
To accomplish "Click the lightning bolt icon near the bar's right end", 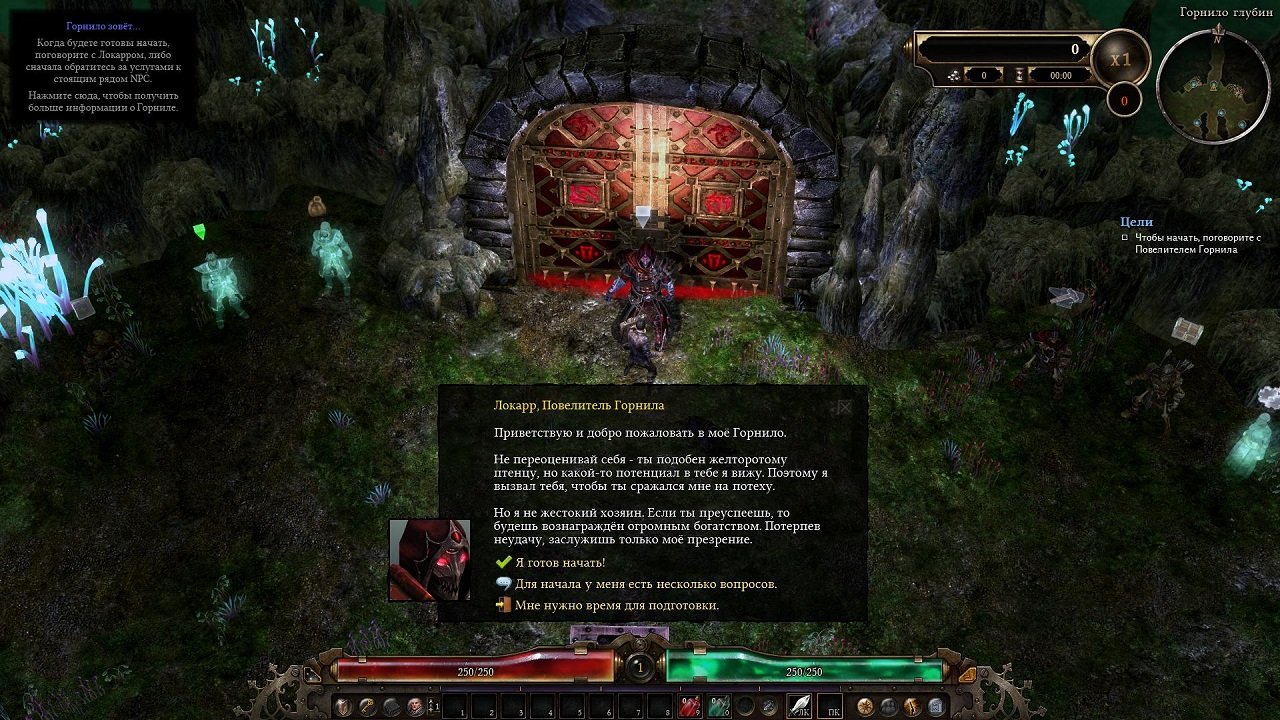I will coord(911,706).
